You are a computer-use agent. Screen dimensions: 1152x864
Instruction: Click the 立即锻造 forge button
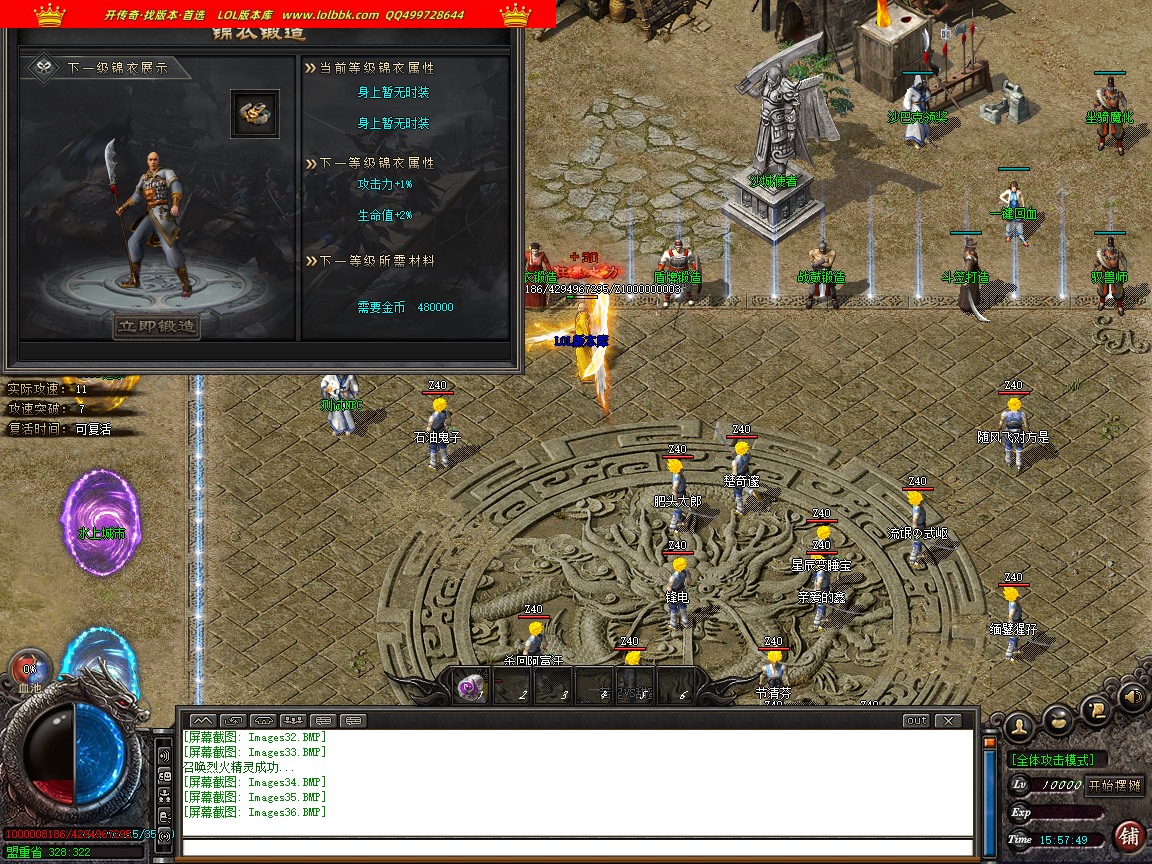pyautogui.click(x=156, y=326)
